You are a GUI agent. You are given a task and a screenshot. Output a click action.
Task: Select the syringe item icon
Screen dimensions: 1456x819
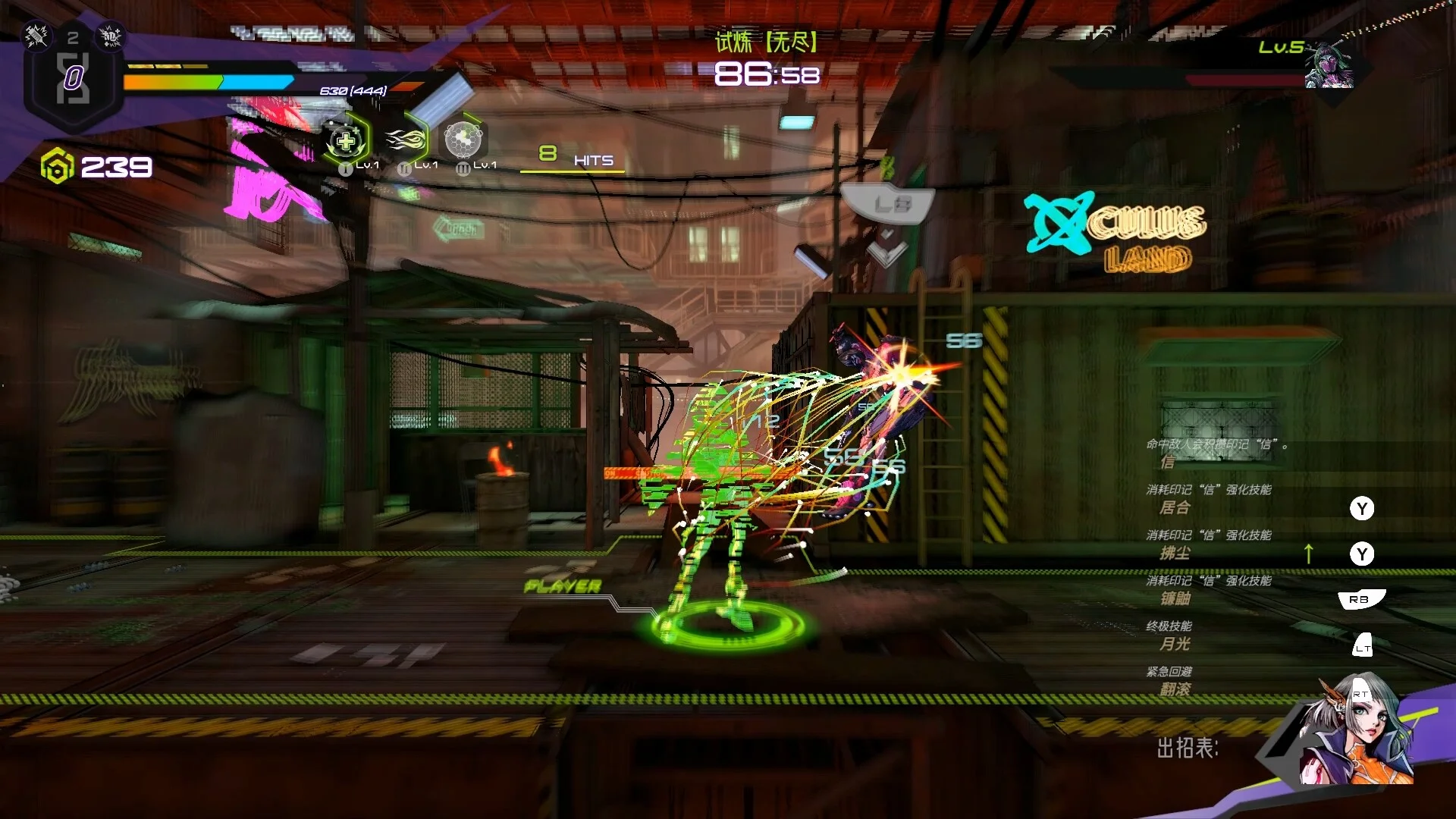pos(36,35)
